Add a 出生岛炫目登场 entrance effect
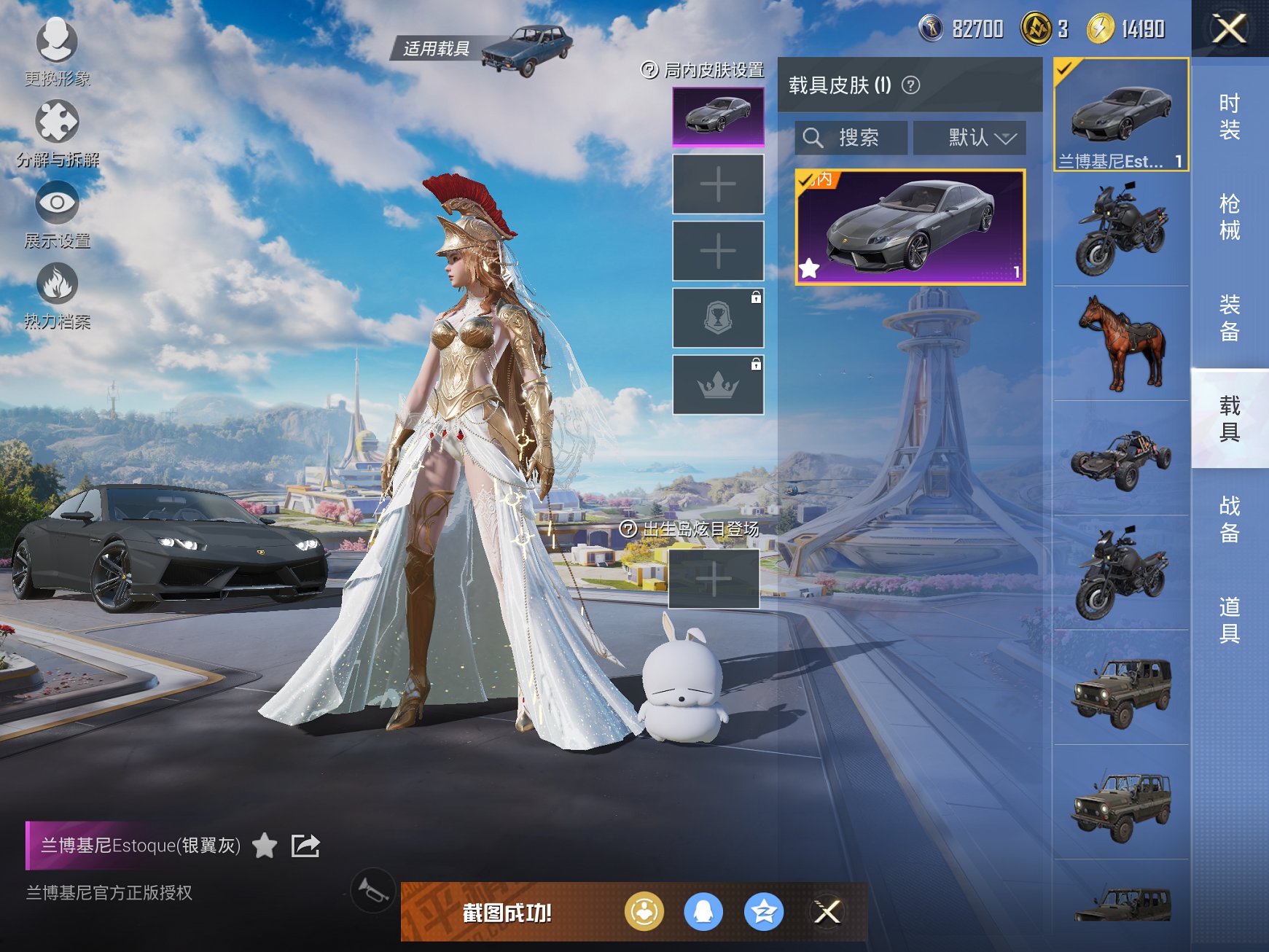This screenshot has height=952, width=1269. pos(714,579)
